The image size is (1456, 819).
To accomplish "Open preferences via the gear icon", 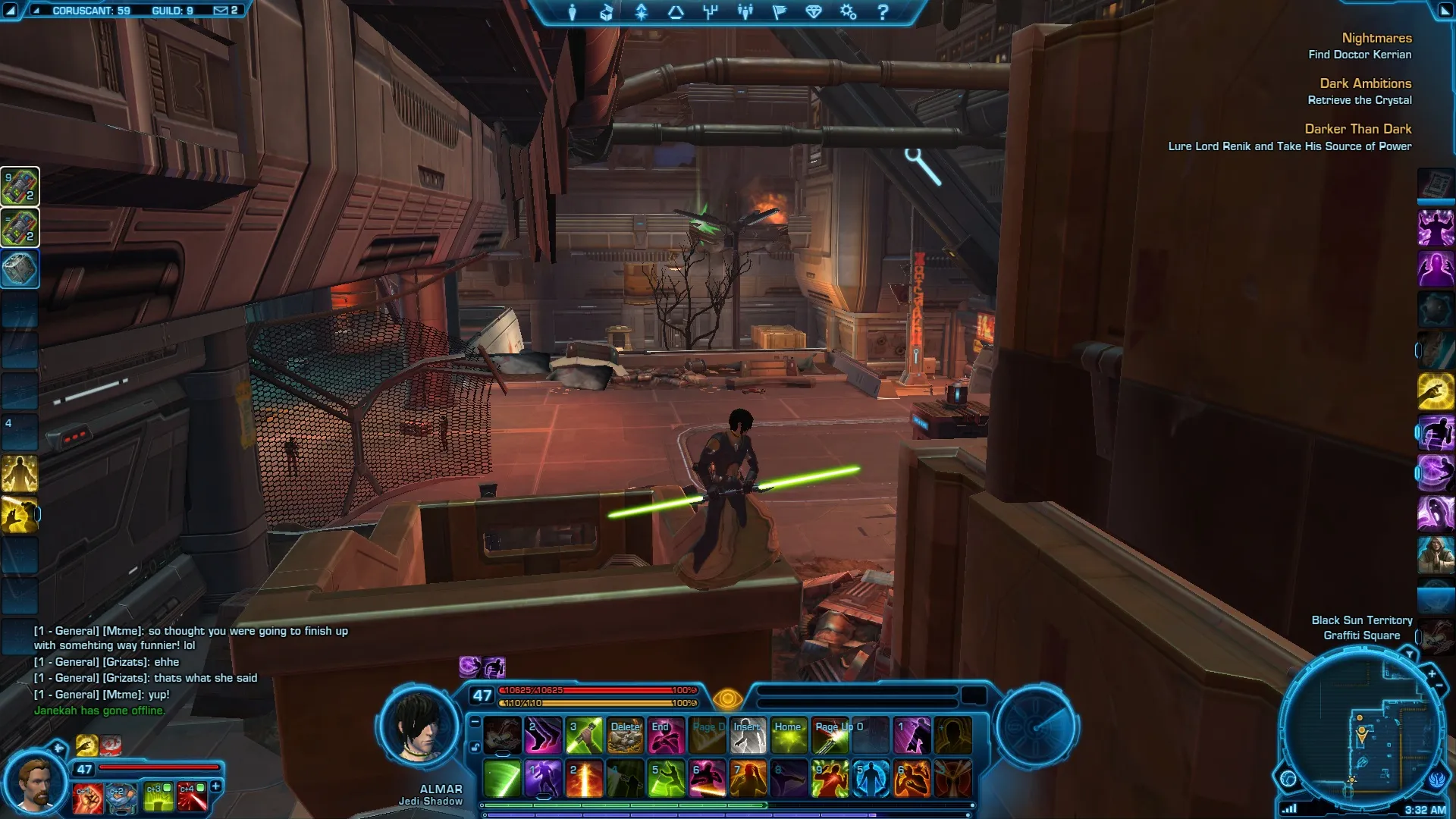I will tap(848, 12).
